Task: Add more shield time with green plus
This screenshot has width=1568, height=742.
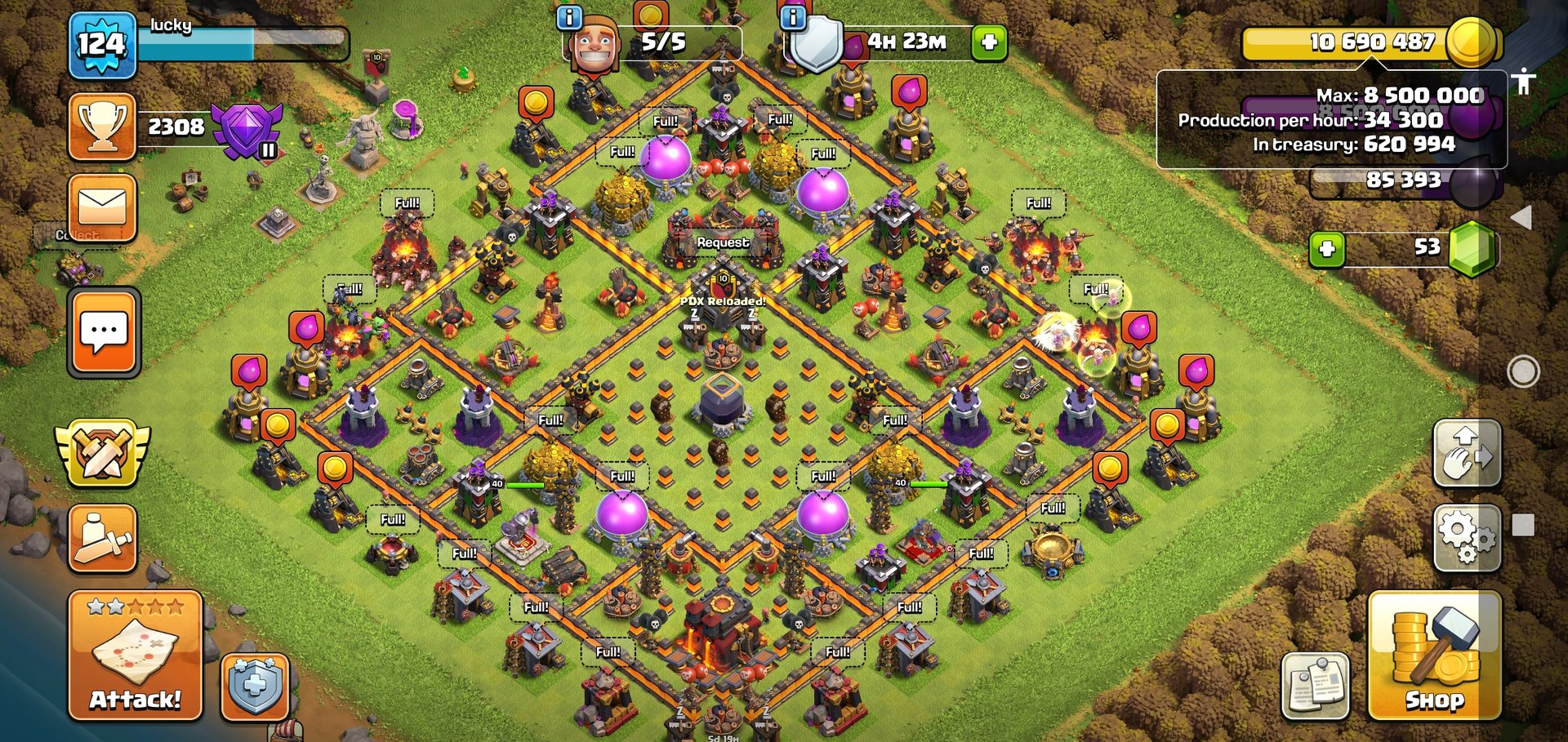Action: point(988,42)
